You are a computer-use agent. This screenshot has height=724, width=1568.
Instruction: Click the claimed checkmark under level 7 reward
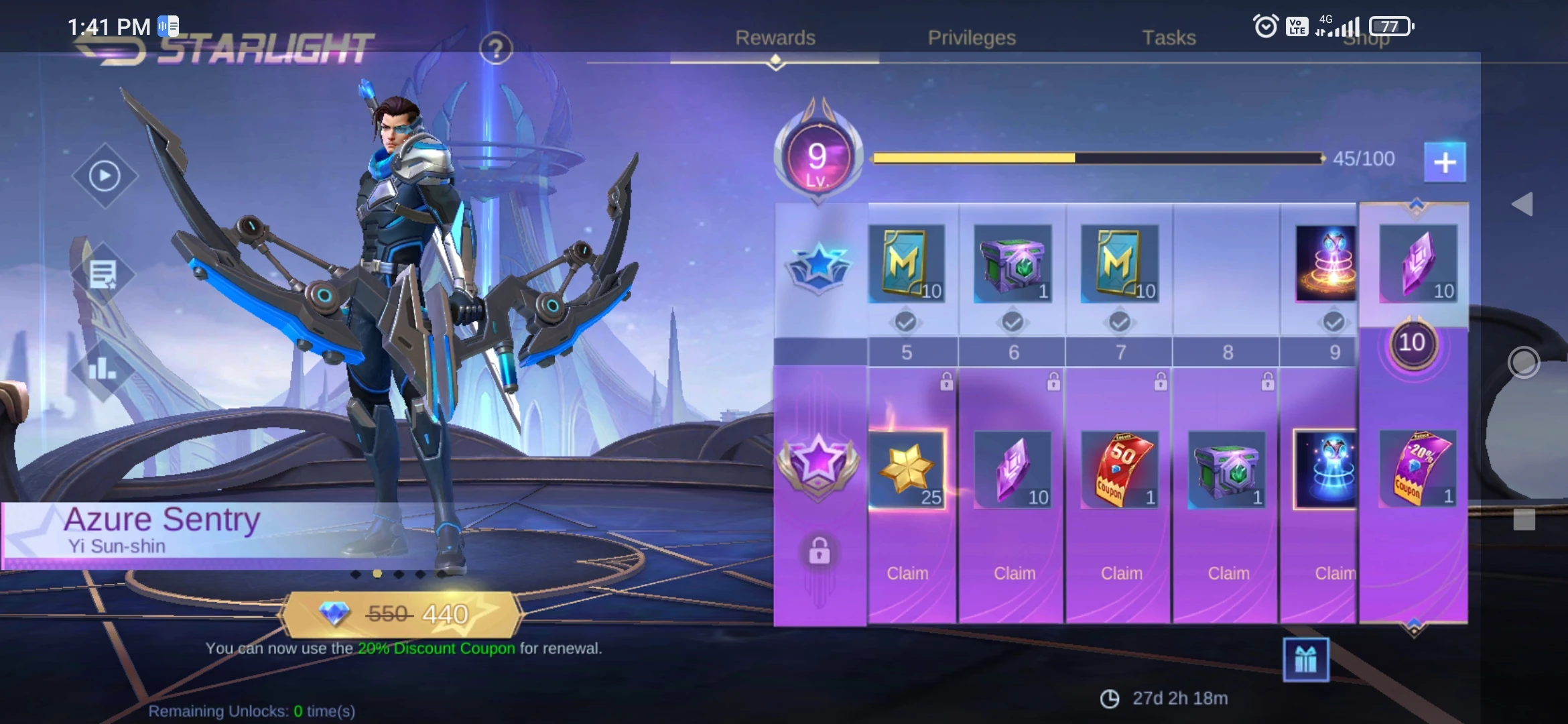pos(1120,321)
